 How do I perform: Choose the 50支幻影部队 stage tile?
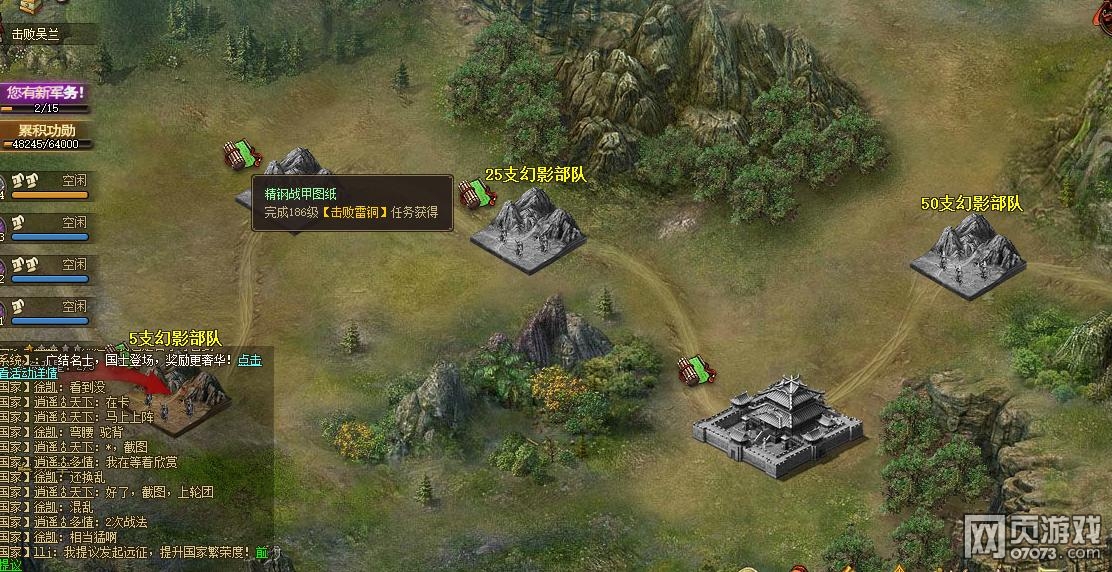[x=968, y=258]
